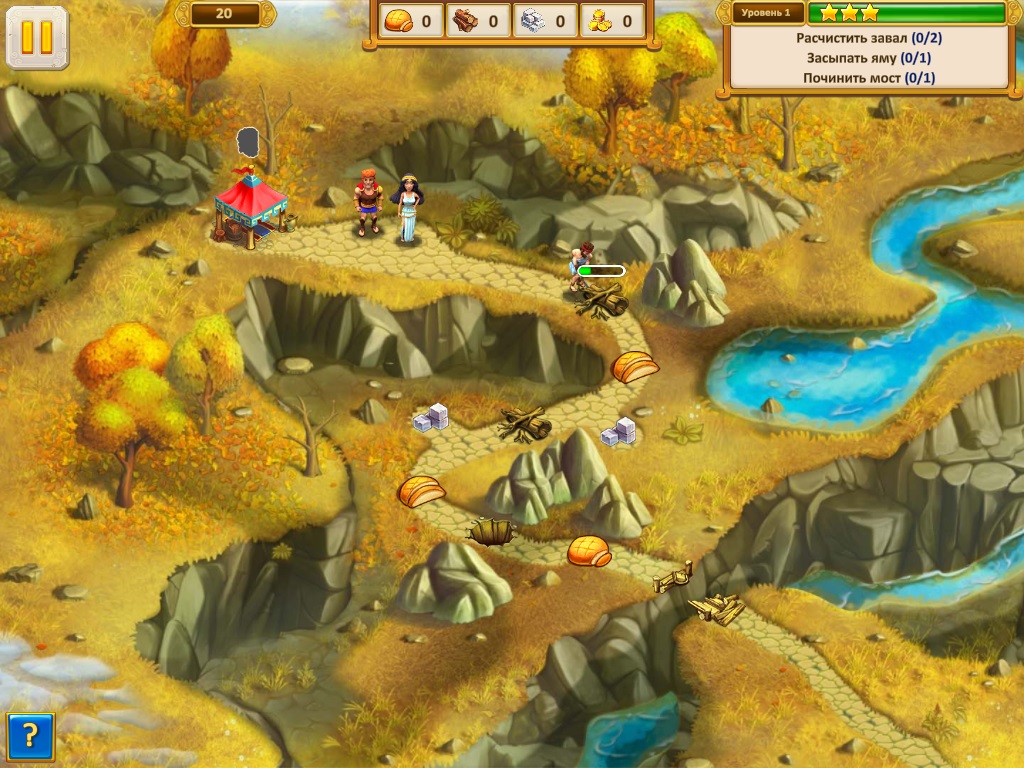Screen dimensions: 1024x768
Task: Click the level objectives task list panel
Action: click(x=866, y=58)
